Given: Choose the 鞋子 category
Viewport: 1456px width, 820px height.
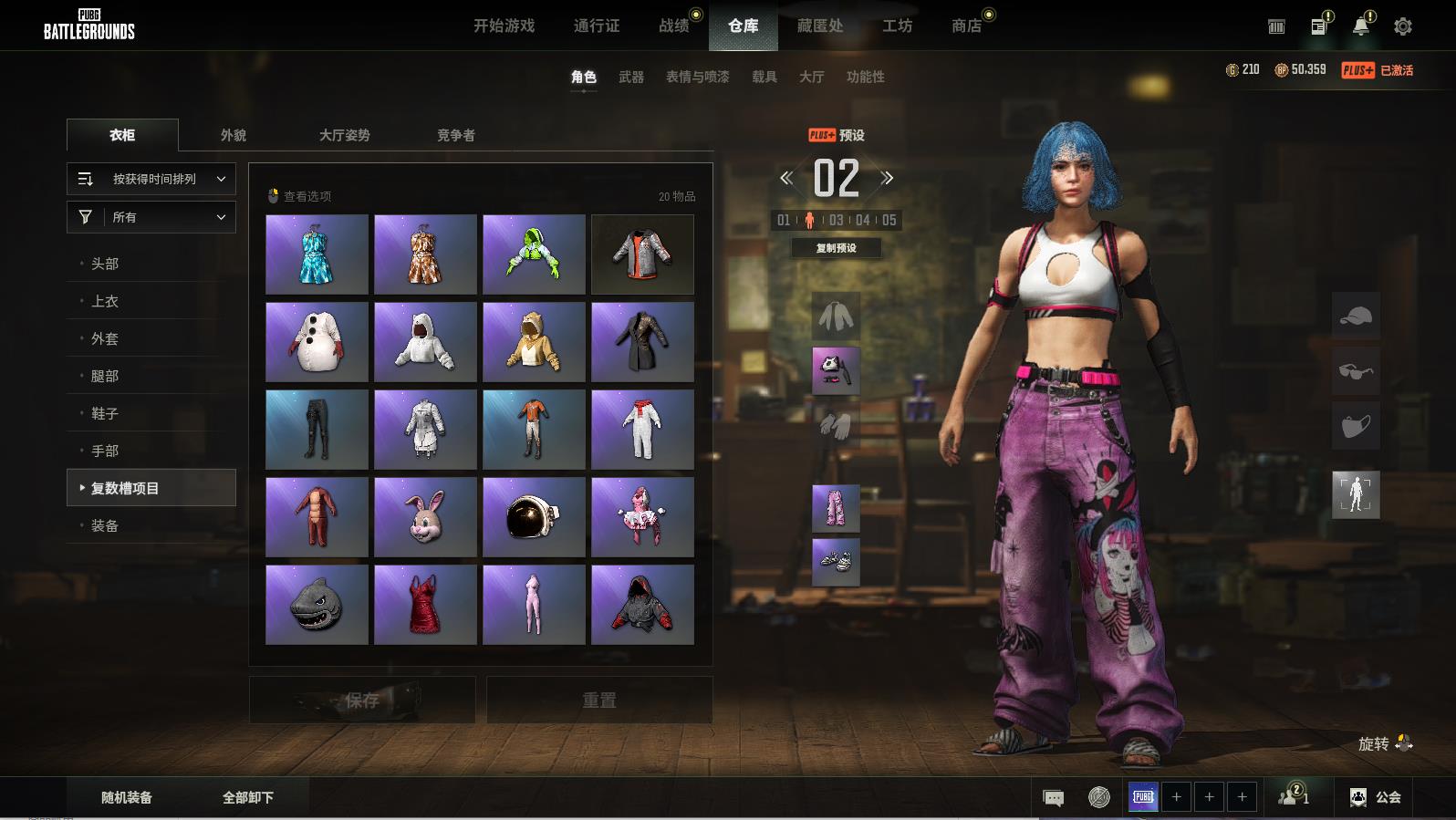Looking at the screenshot, I should point(105,413).
